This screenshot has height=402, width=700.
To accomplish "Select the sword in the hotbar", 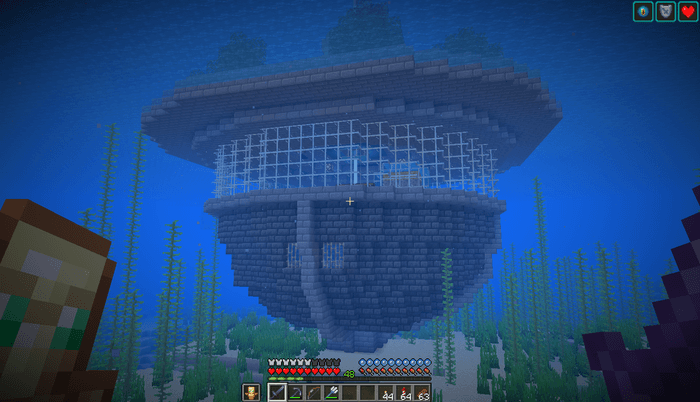I will pyautogui.click(x=277, y=392).
